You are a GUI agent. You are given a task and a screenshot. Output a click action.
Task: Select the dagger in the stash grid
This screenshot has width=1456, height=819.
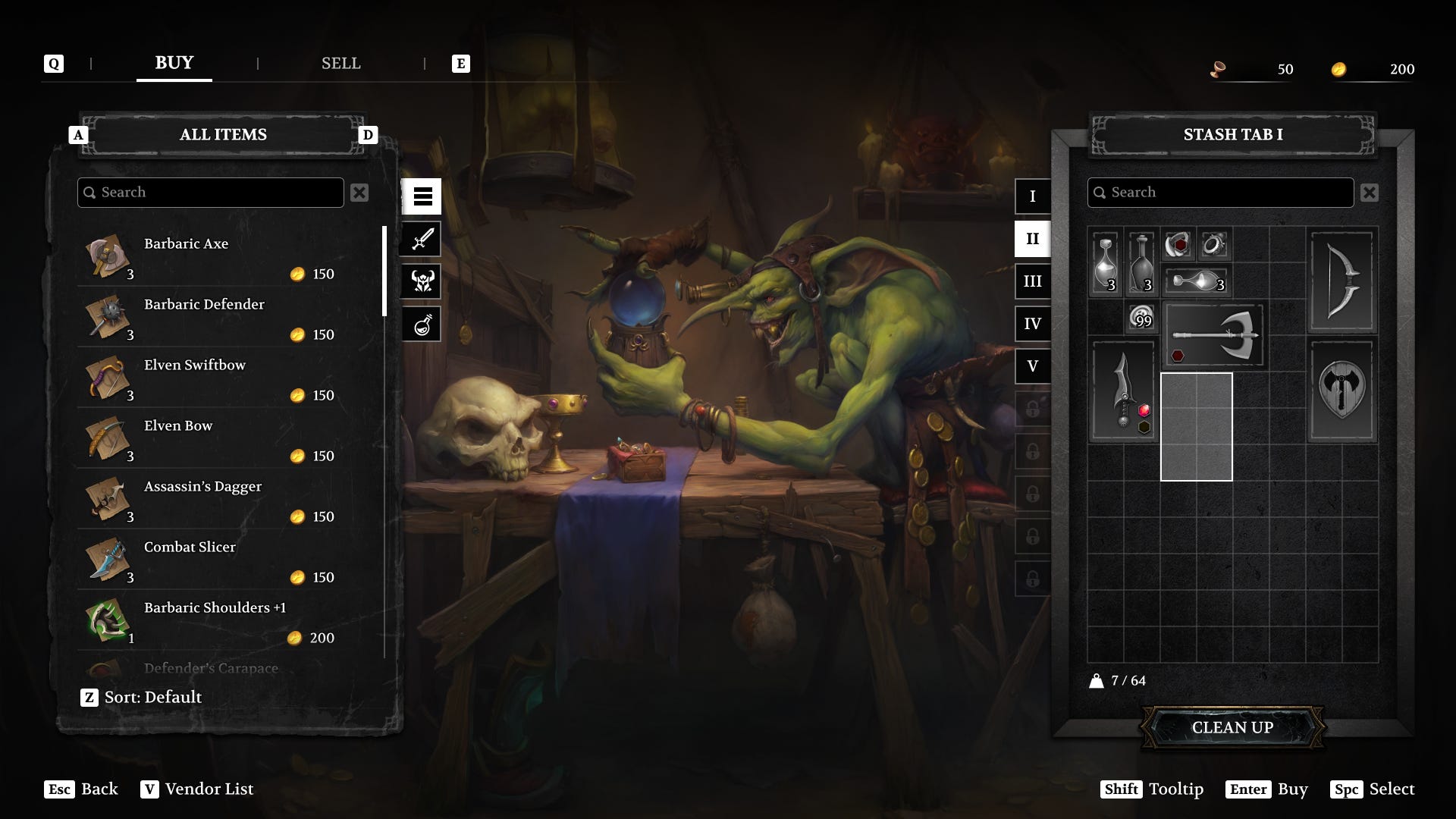pos(1123,391)
